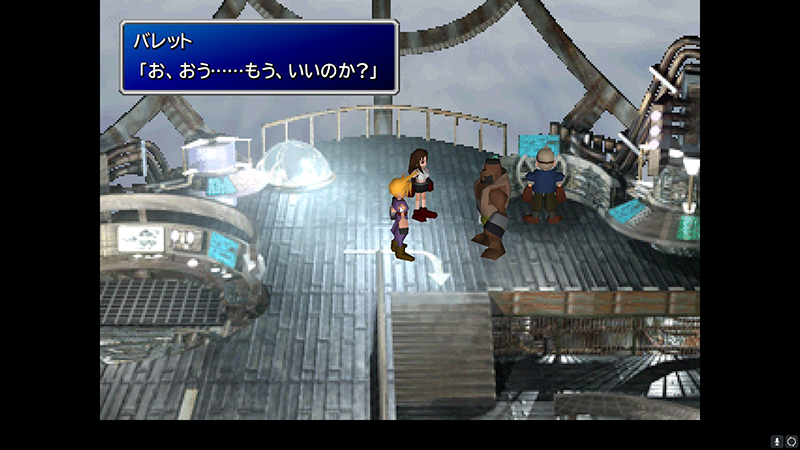Advance Barret's dialogue box
Viewport: 800px width, 450px height.
click(x=259, y=57)
